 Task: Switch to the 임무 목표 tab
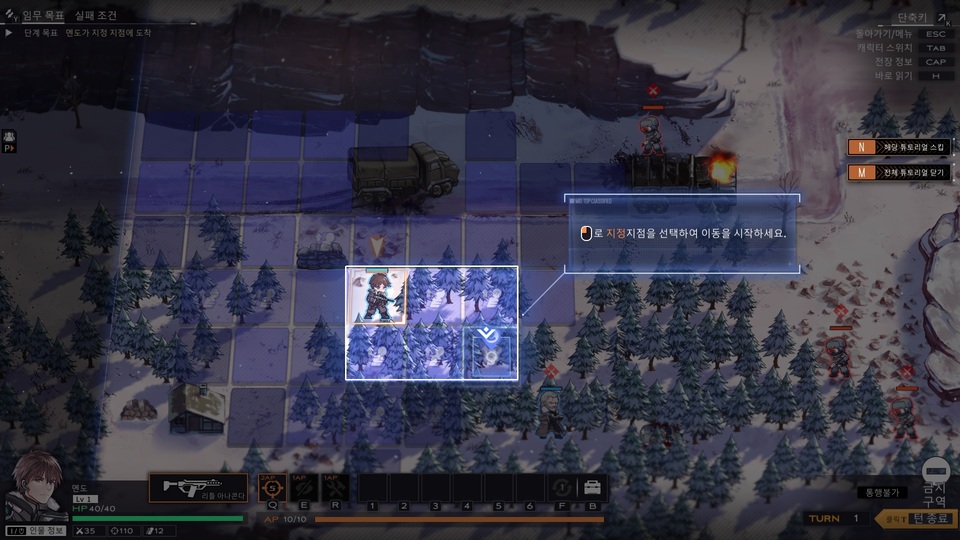[42, 16]
